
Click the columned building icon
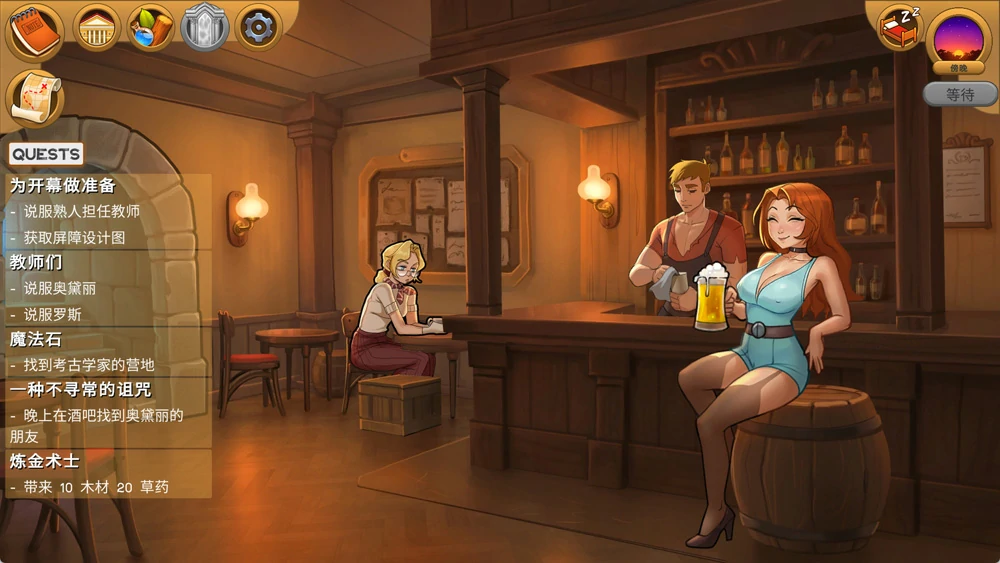(97, 28)
